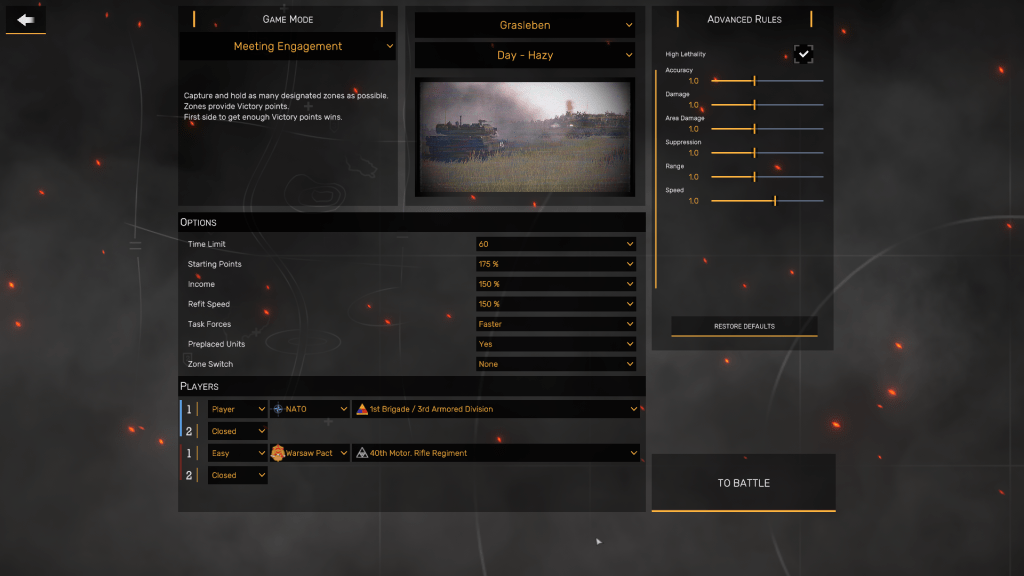The width and height of the screenshot is (1024, 576).
Task: Open the Income dropdown
Action: coord(556,284)
